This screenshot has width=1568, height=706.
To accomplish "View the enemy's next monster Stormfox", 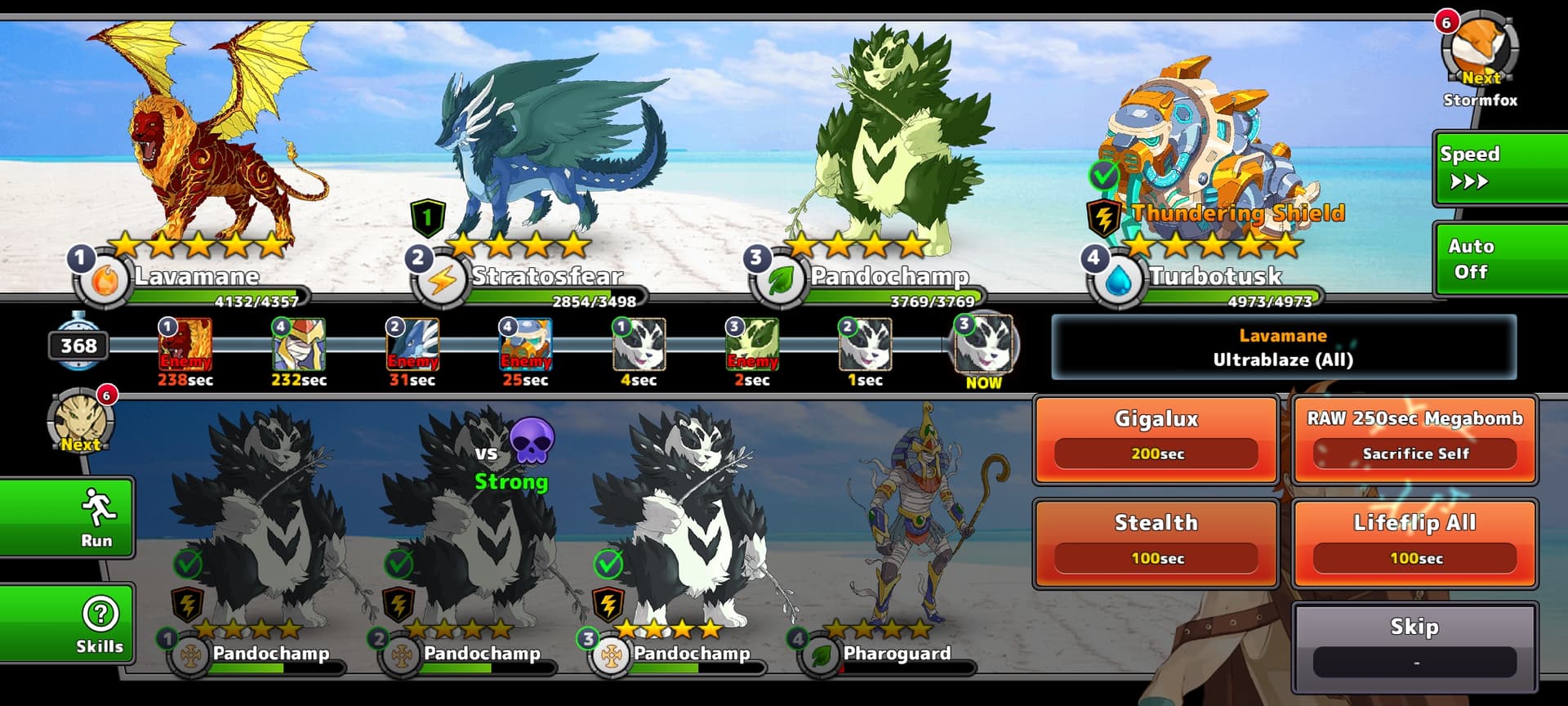I will tap(1480, 51).
